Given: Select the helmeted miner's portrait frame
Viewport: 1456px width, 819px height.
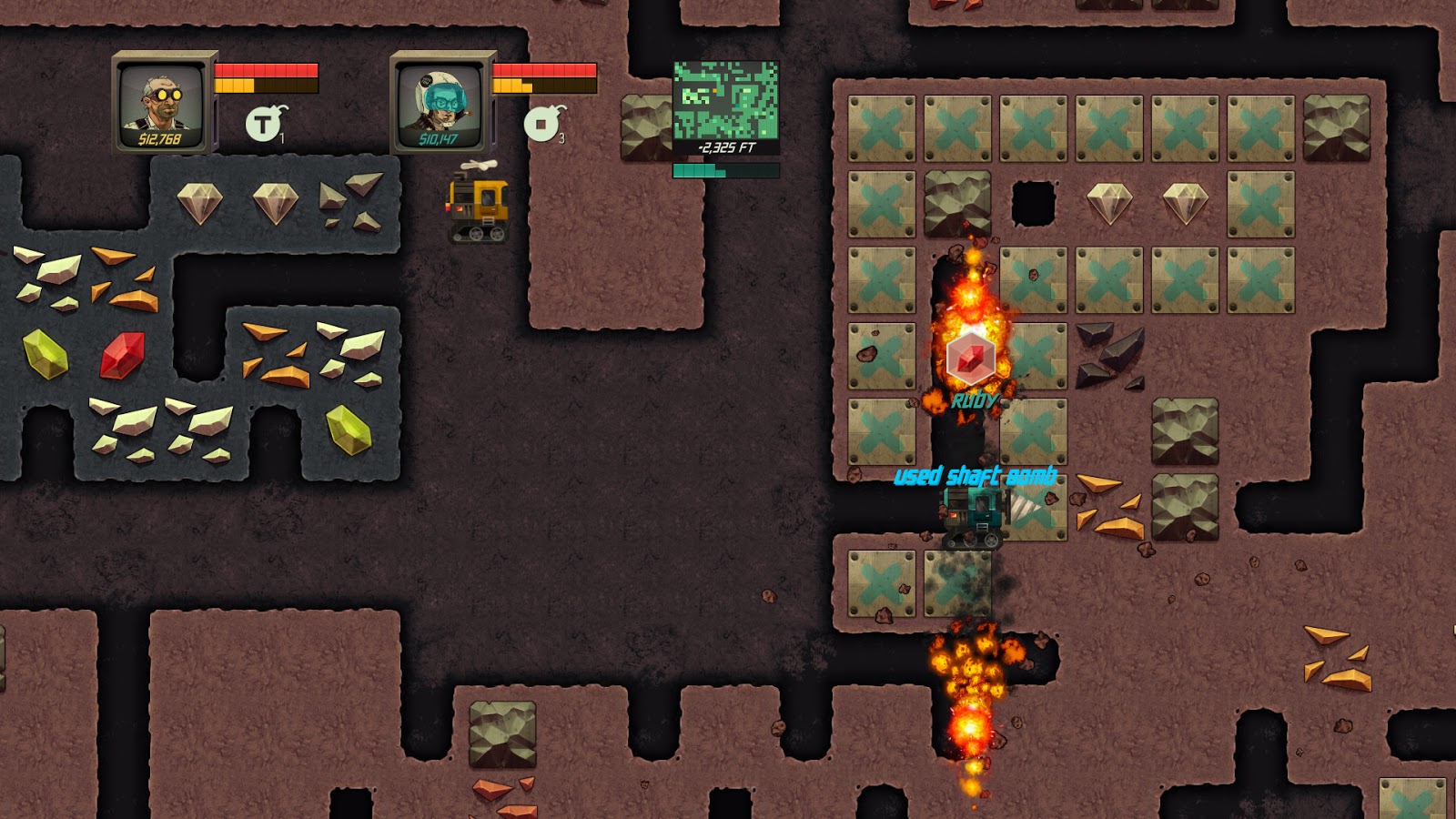Looking at the screenshot, I should coord(440,103).
